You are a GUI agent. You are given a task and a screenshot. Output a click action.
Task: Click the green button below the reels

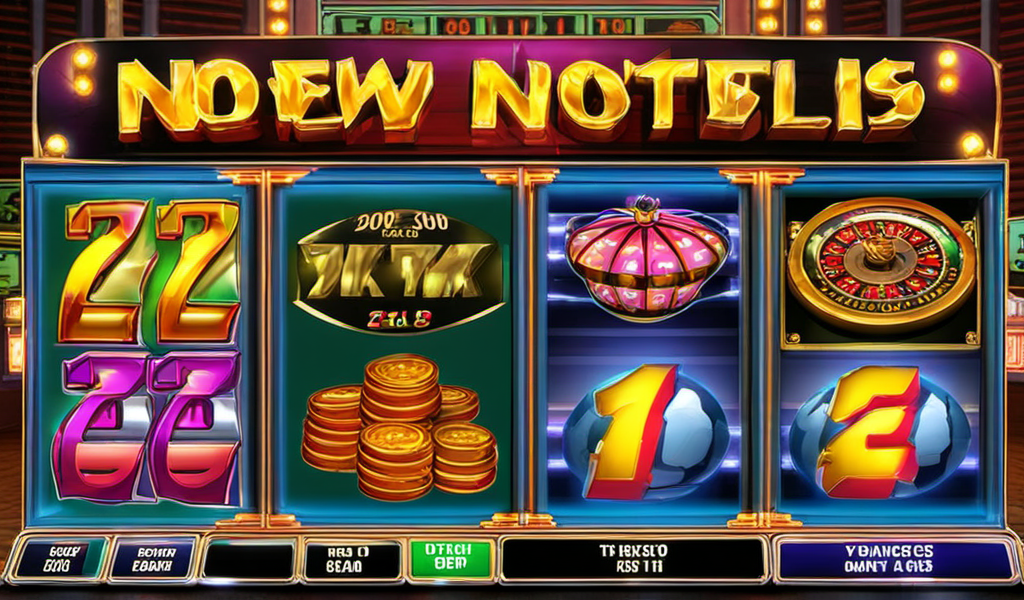click(452, 558)
